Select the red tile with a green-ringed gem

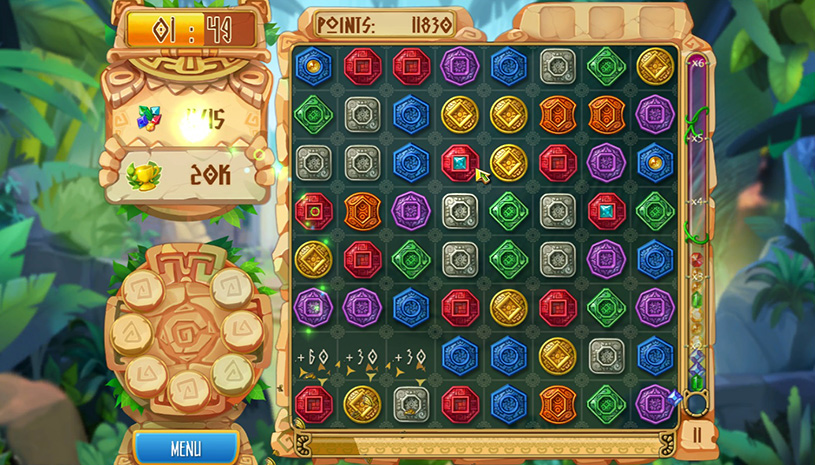coord(314,211)
